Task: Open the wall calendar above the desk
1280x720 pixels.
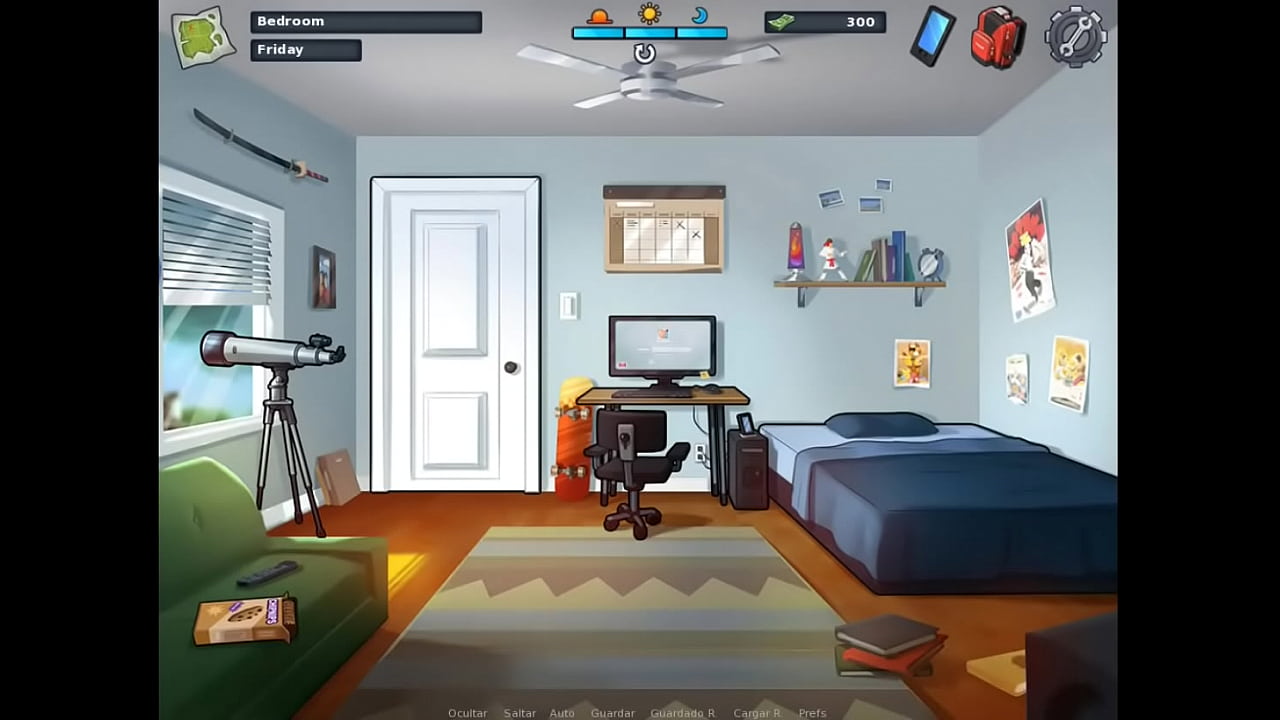Action: coord(664,228)
